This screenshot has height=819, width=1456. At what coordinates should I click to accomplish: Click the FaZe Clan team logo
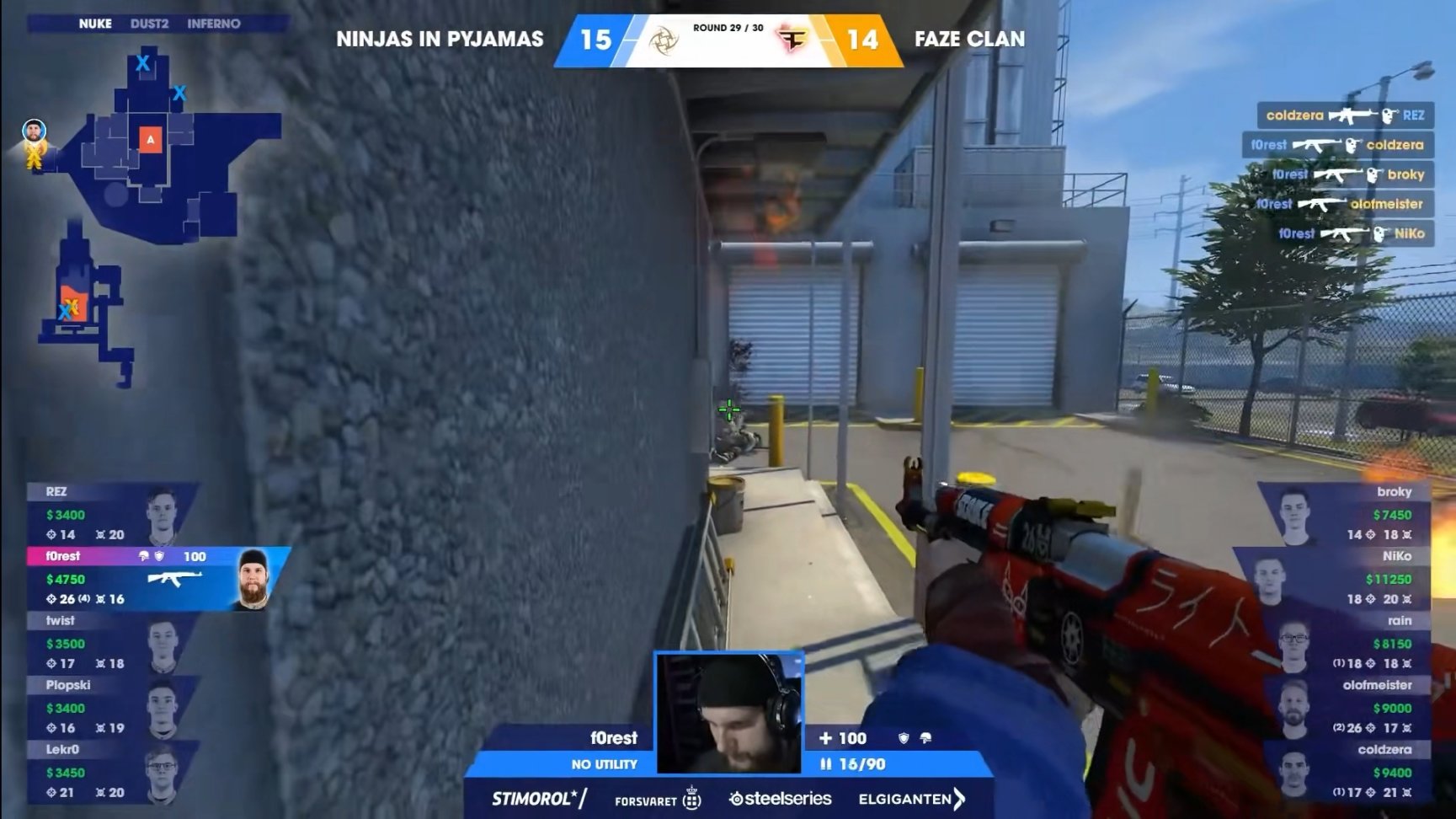[x=792, y=40]
